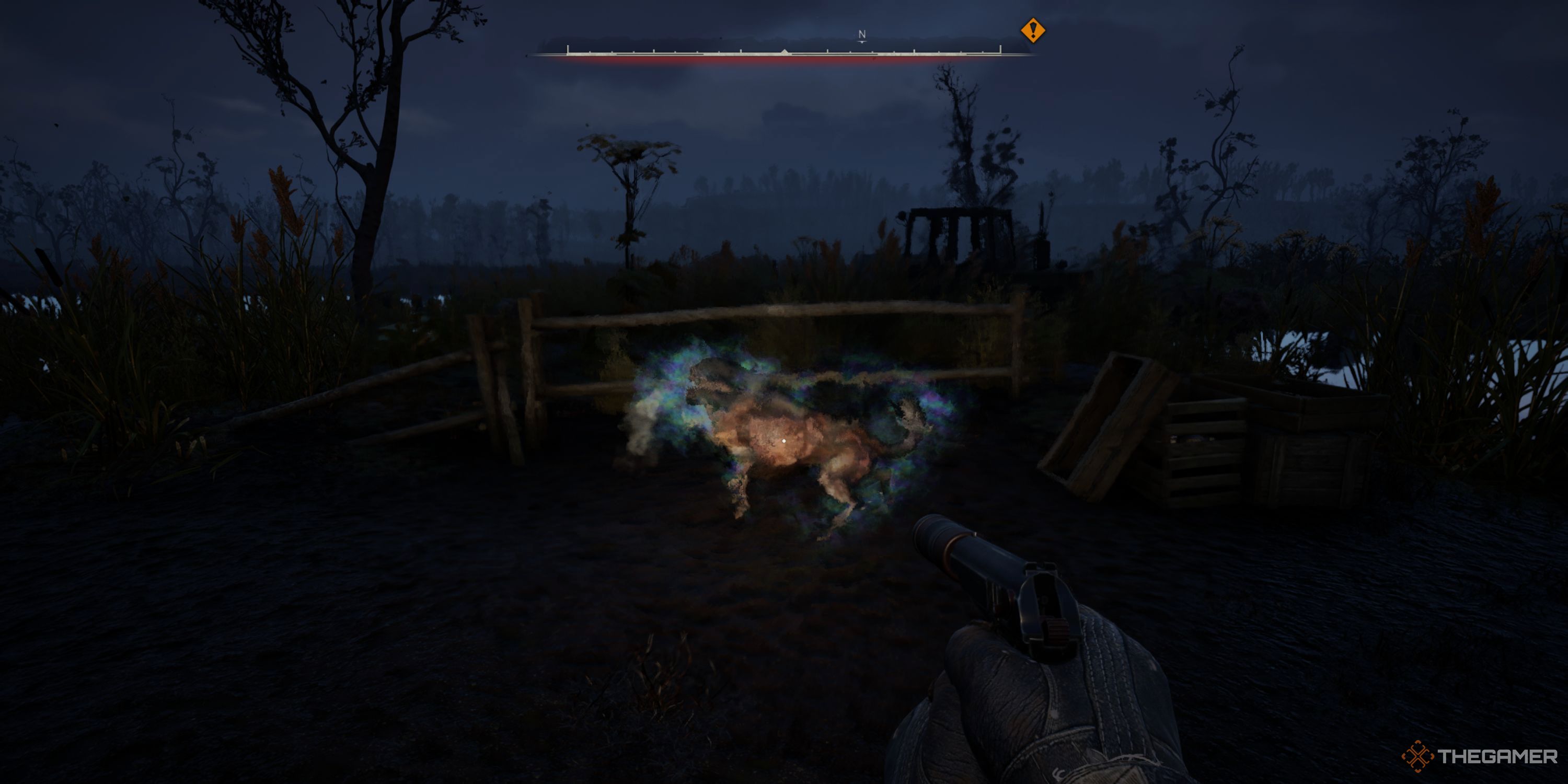1568x784 pixels.
Task: Expand the red danger strip under the compass
Action: click(x=784, y=61)
